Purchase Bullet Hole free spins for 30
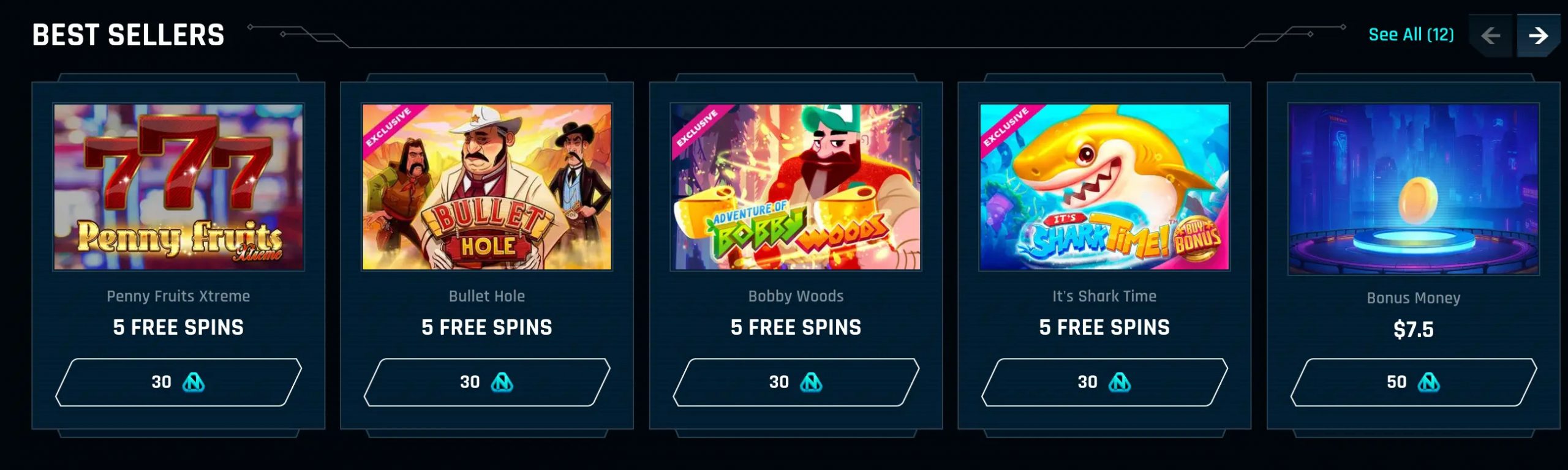Image resolution: width=1568 pixels, height=470 pixels. [x=487, y=382]
